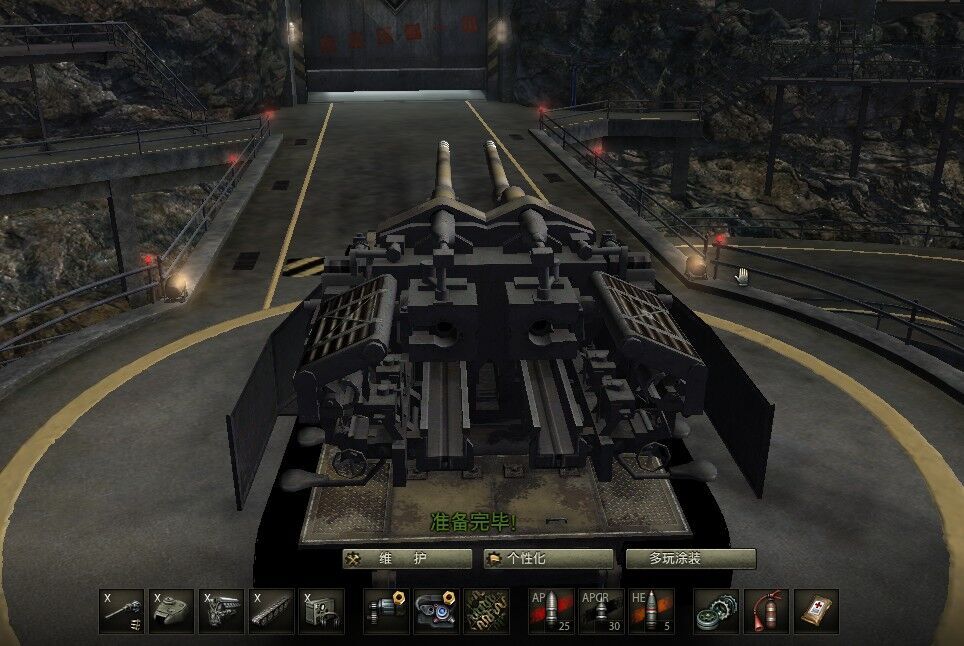The width and height of the screenshot is (964, 646).
Task: Open the coated optics equipment slot
Action: [436, 611]
